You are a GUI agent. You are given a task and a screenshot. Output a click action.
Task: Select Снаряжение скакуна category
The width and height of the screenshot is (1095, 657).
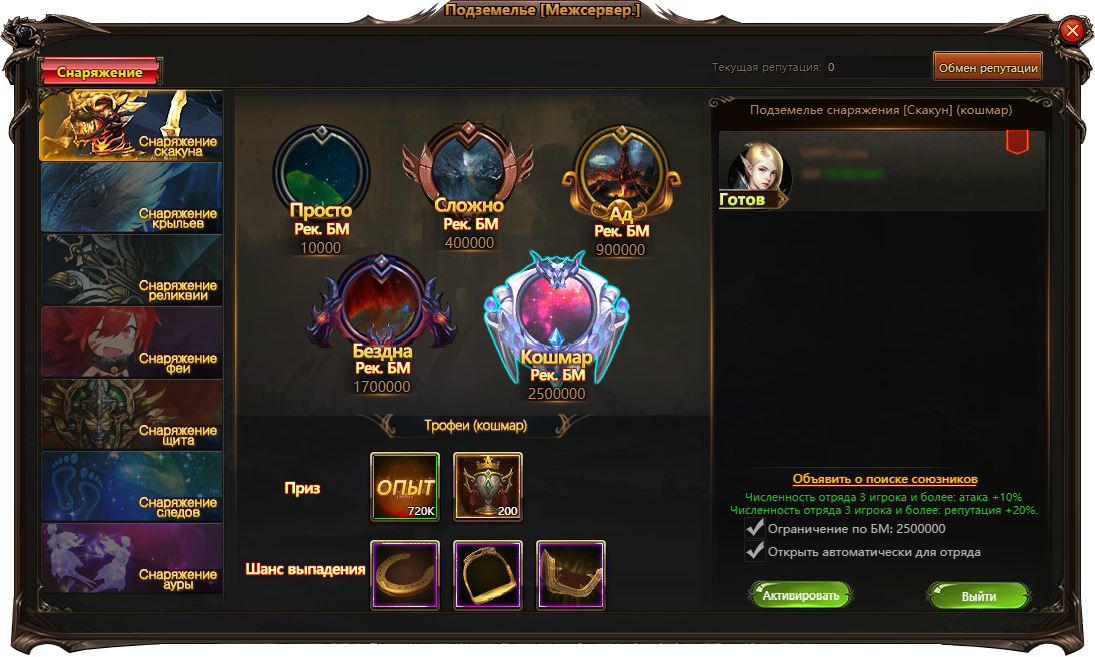pyautogui.click(x=131, y=126)
